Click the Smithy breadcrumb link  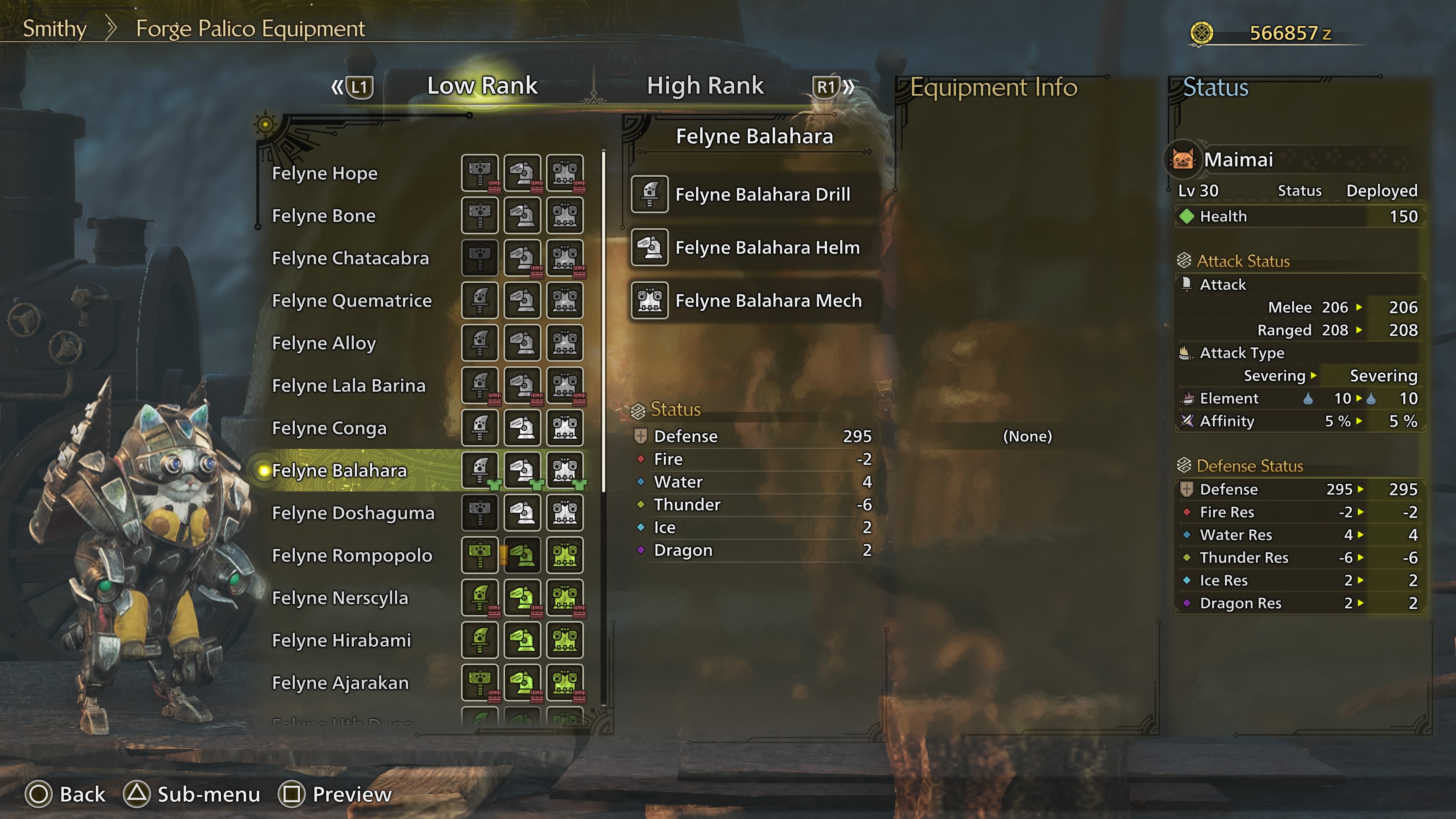54,29
